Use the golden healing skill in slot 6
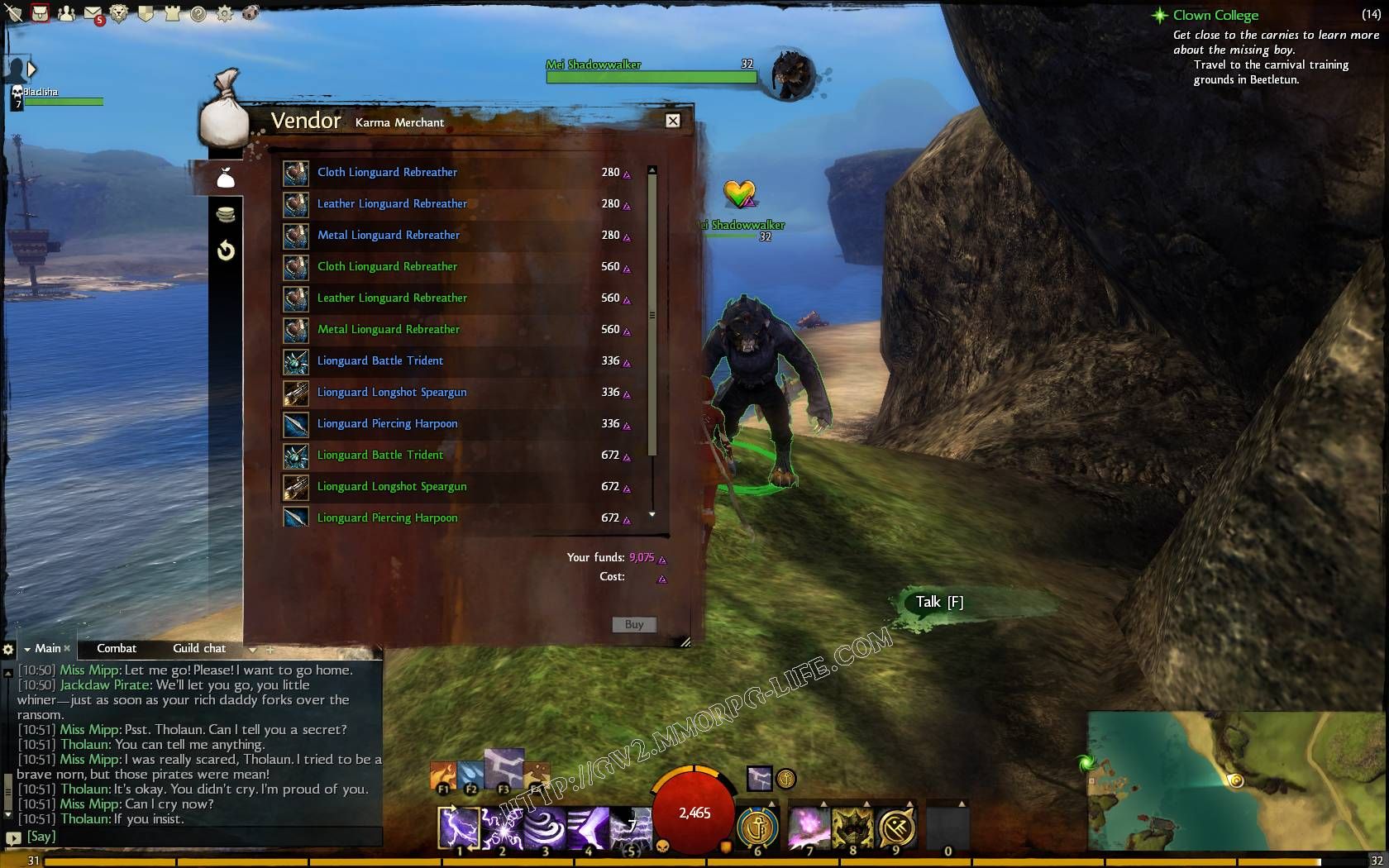 click(757, 827)
